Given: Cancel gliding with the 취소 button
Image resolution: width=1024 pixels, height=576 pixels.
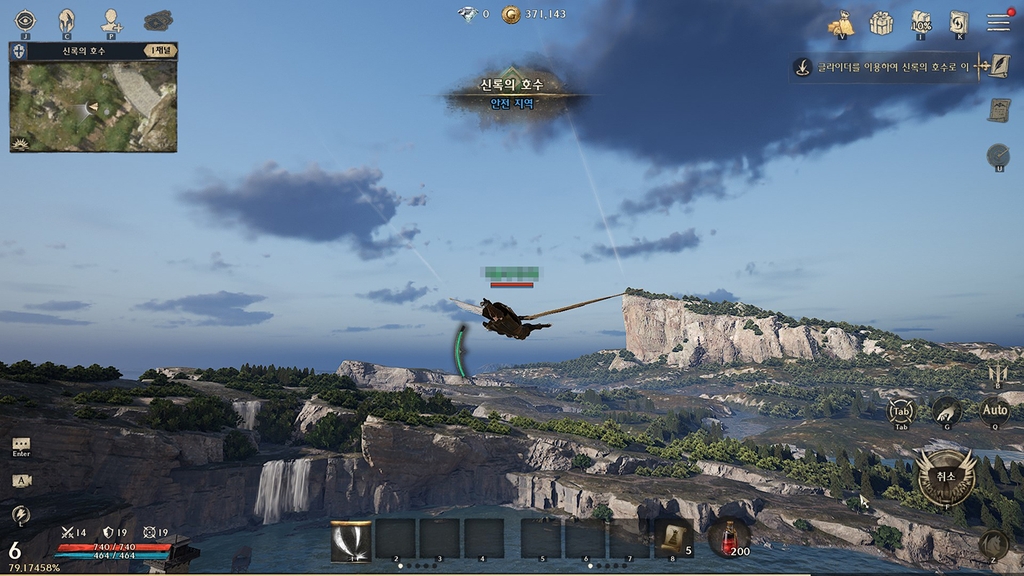Looking at the screenshot, I should tap(945, 477).
